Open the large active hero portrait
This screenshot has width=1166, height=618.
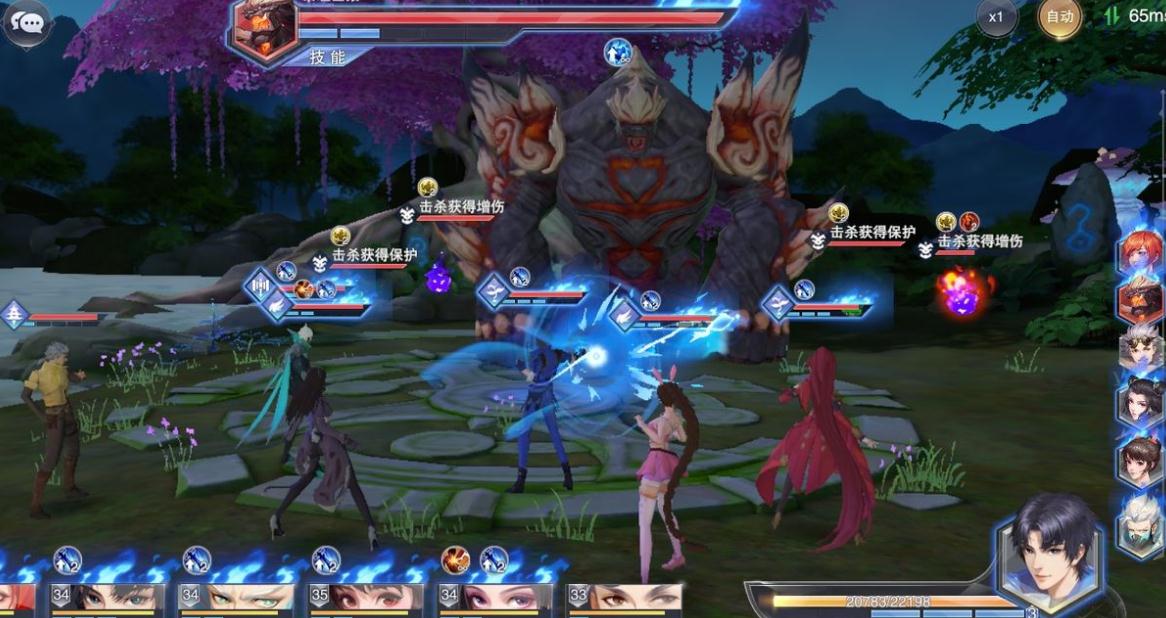coord(1049,557)
